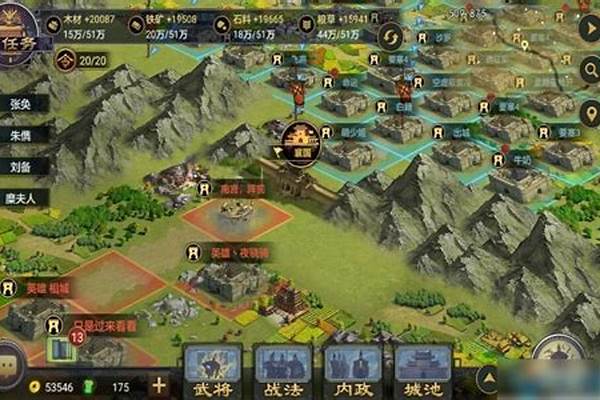Tap the building icon with 13 badge
Image resolution: width=600 pixels, height=400 pixels.
point(62,348)
